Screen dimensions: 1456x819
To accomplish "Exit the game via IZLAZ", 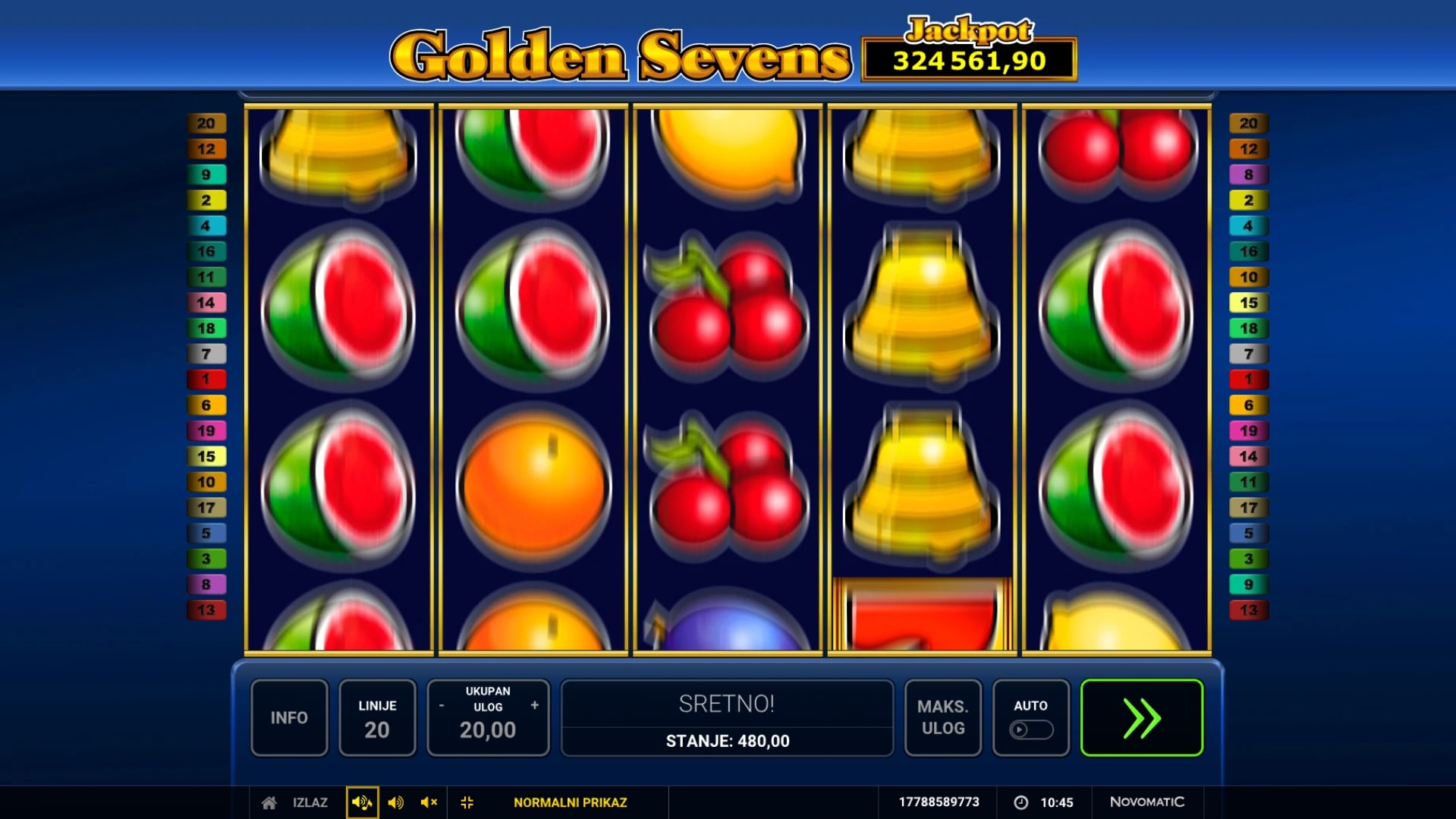I will (310, 802).
